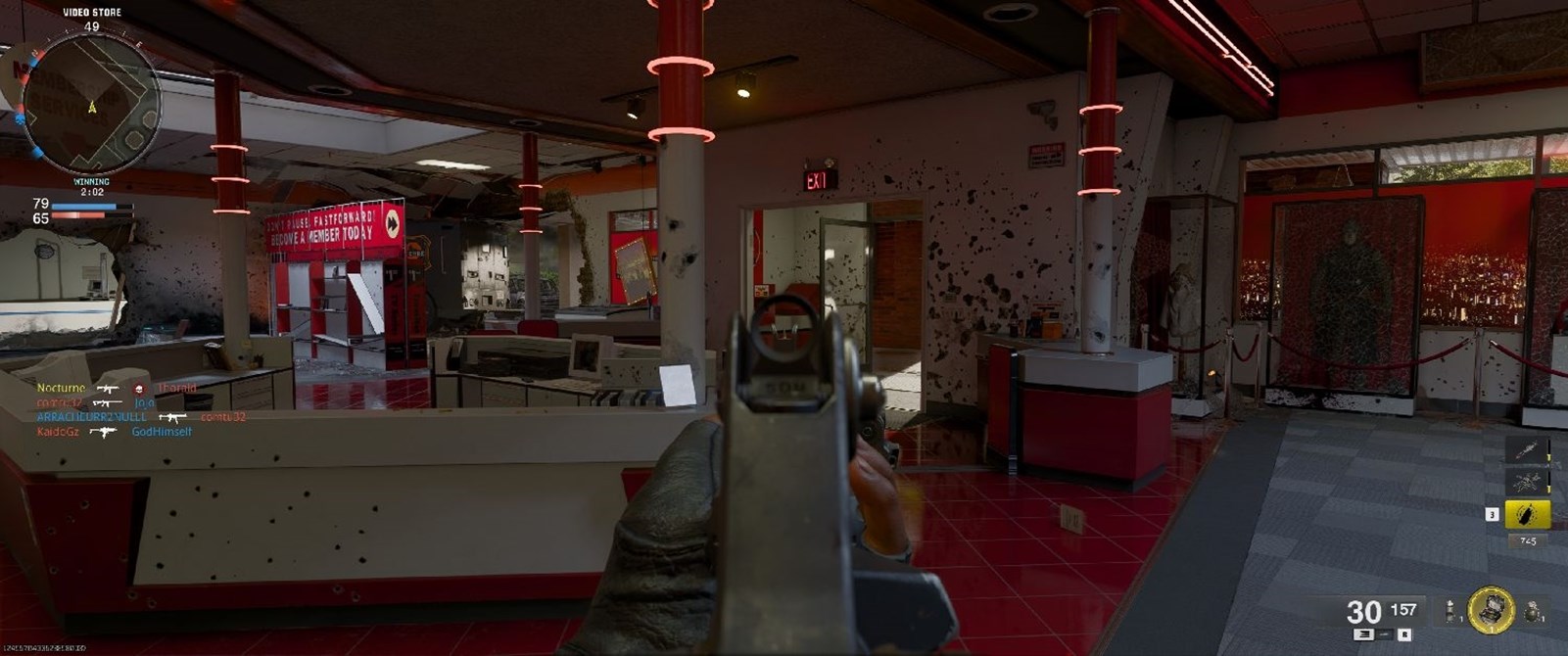Click the KaidoGz kill feed entry
This screenshot has width=1568, height=656.
point(58,432)
